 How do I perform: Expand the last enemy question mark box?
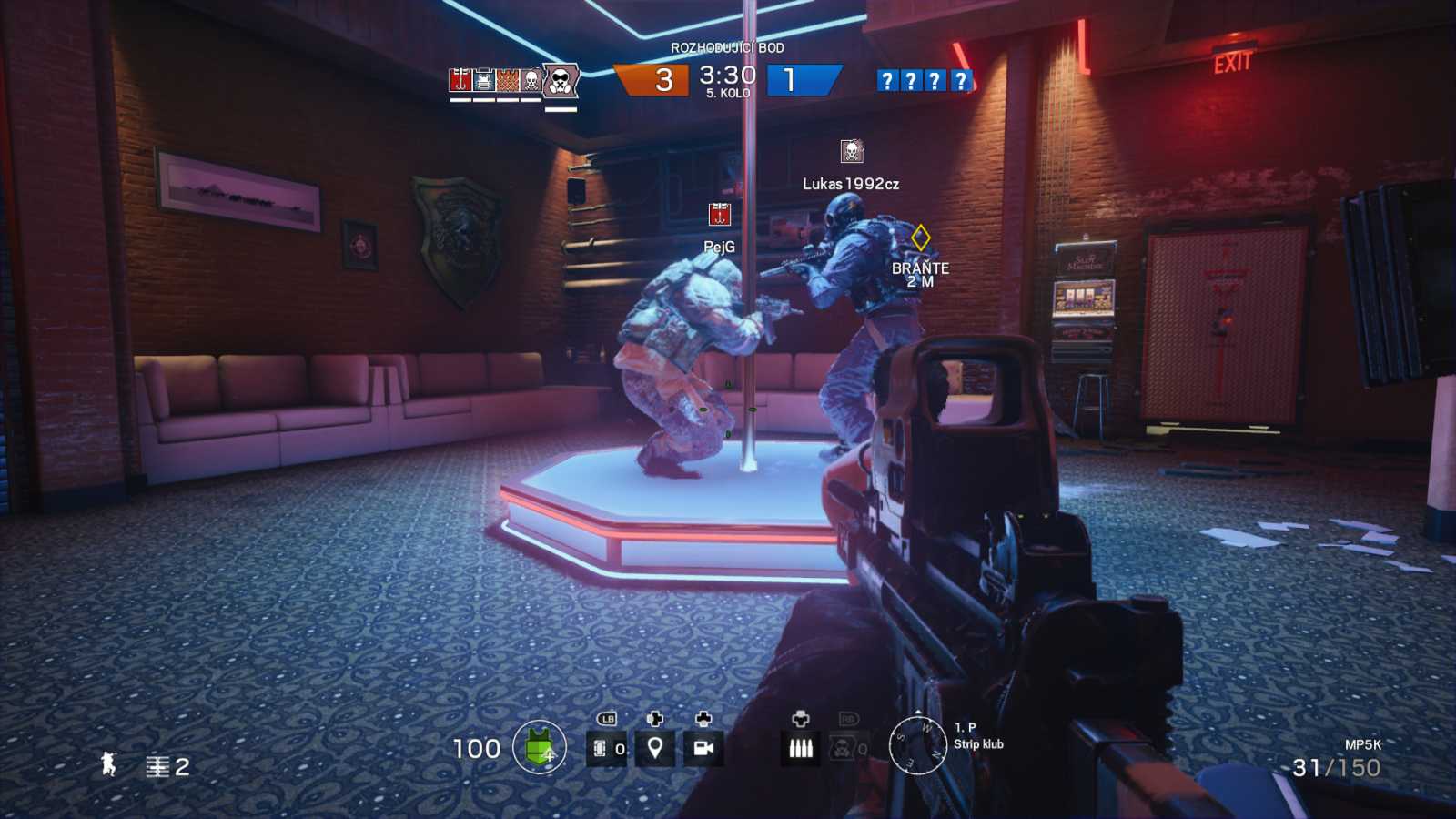click(960, 82)
